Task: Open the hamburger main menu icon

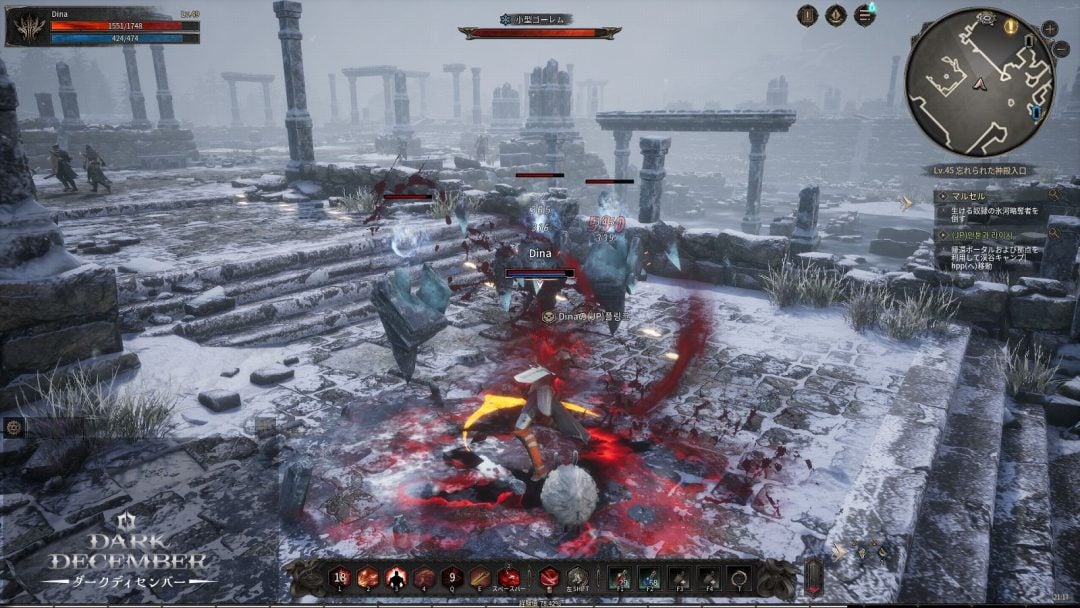Action: [x=865, y=15]
